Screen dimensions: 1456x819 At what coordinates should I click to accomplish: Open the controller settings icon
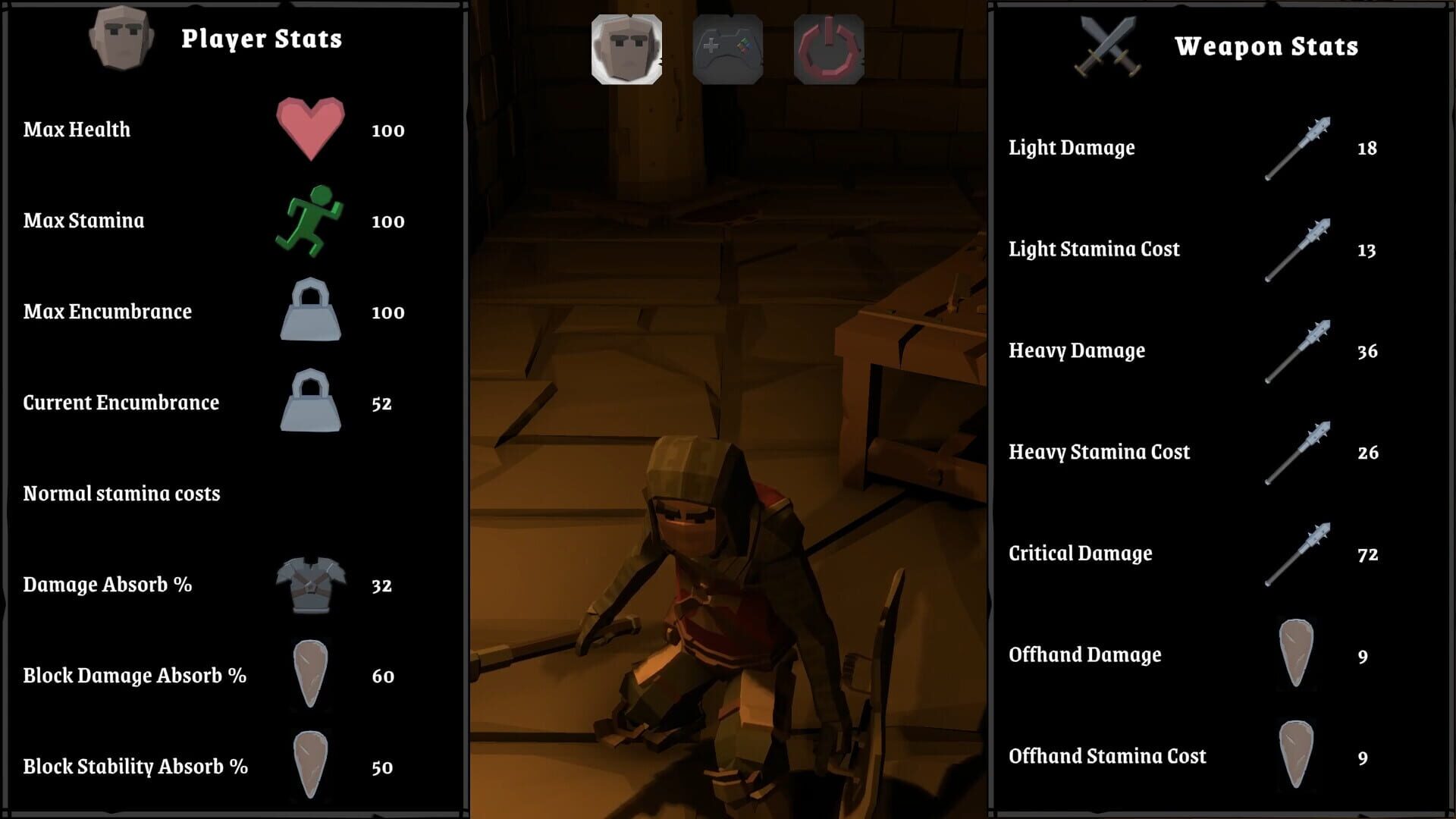726,48
